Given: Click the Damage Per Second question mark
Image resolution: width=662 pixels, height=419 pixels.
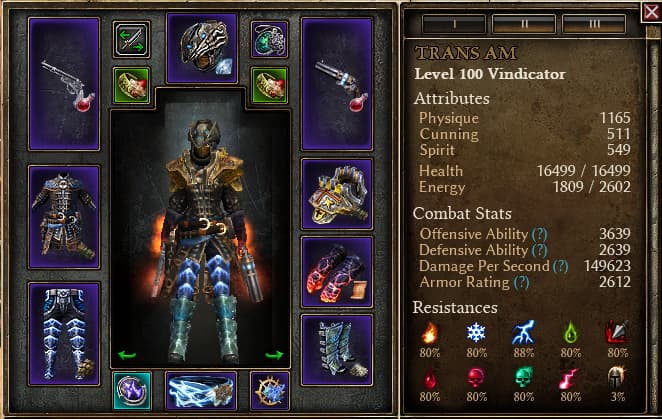Looking at the screenshot, I should pos(561,266).
